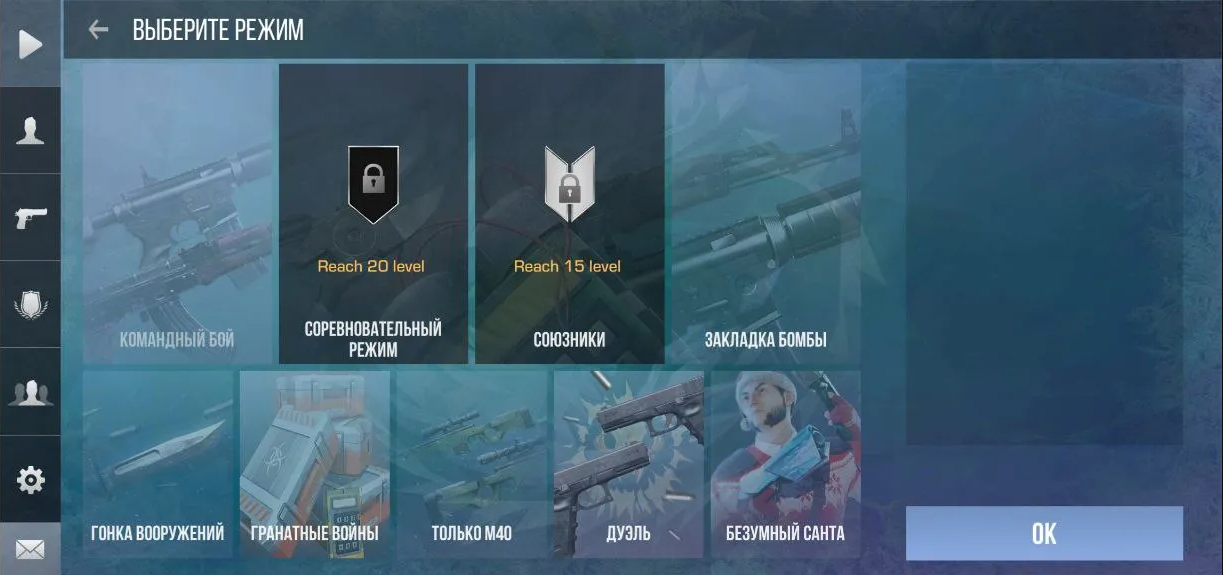Screen dimensions: 1223x575
Task: Choose the Гонка вооружений mode
Action: pyautogui.click(x=158, y=463)
